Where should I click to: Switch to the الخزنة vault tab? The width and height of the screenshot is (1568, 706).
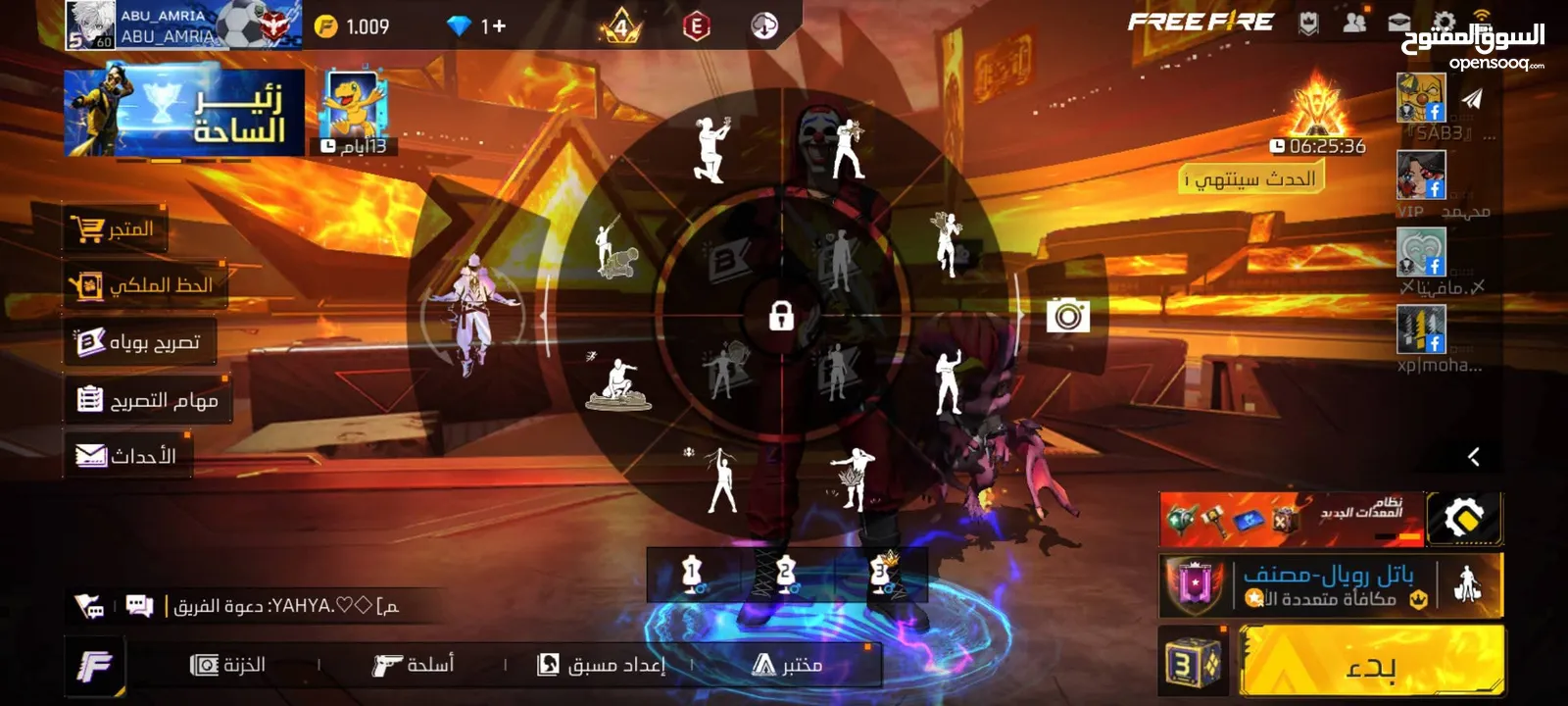[228, 665]
